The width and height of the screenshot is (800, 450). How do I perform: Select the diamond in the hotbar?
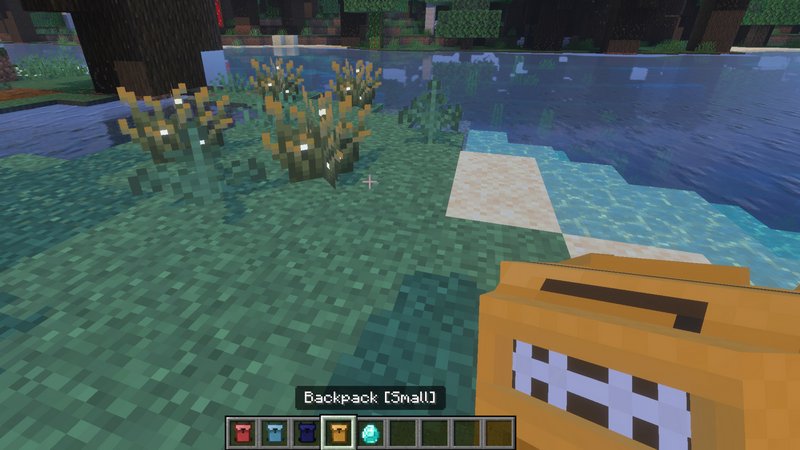coord(370,432)
